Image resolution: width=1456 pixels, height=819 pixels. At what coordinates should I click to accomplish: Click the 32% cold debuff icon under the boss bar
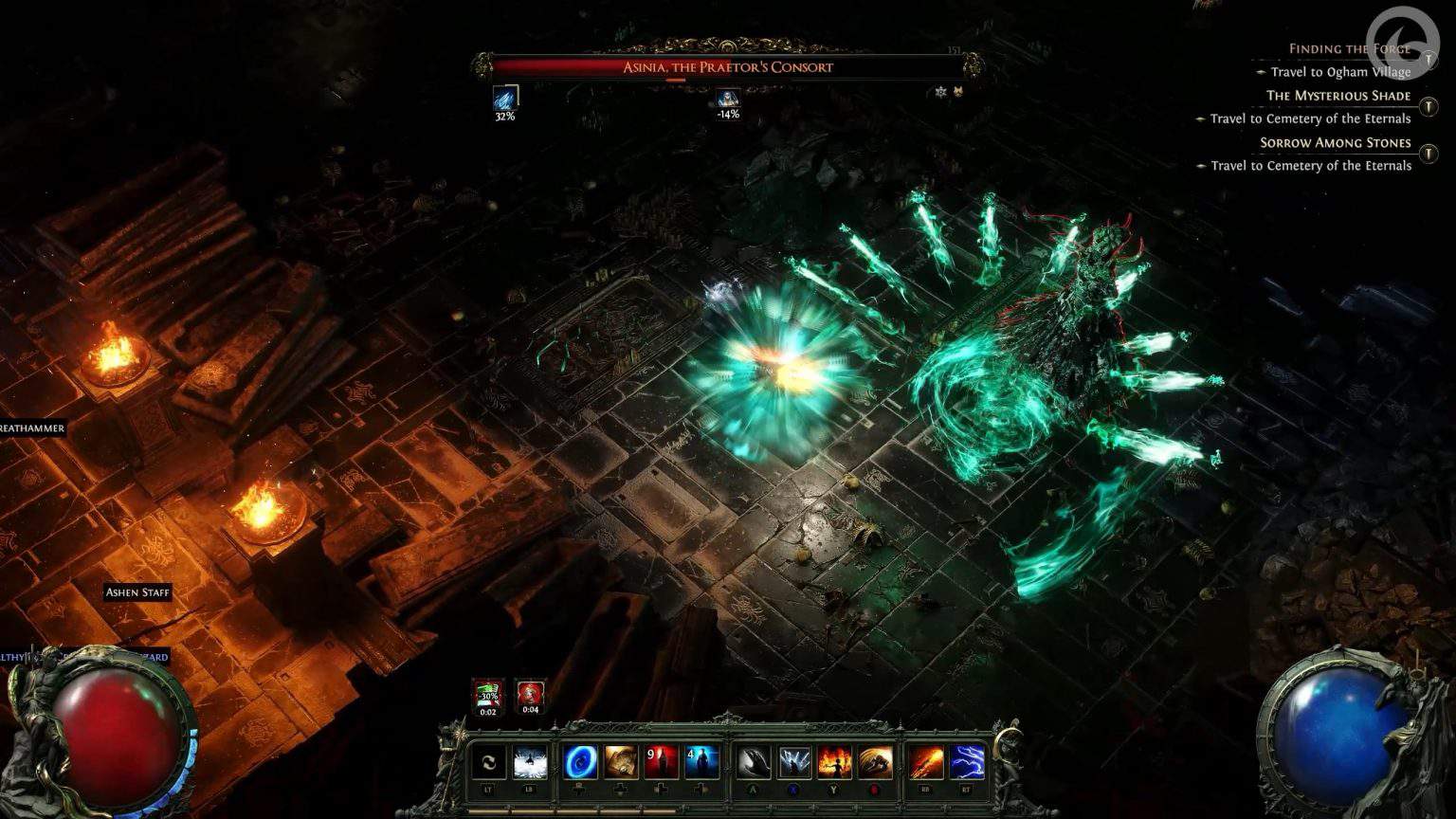click(x=505, y=98)
